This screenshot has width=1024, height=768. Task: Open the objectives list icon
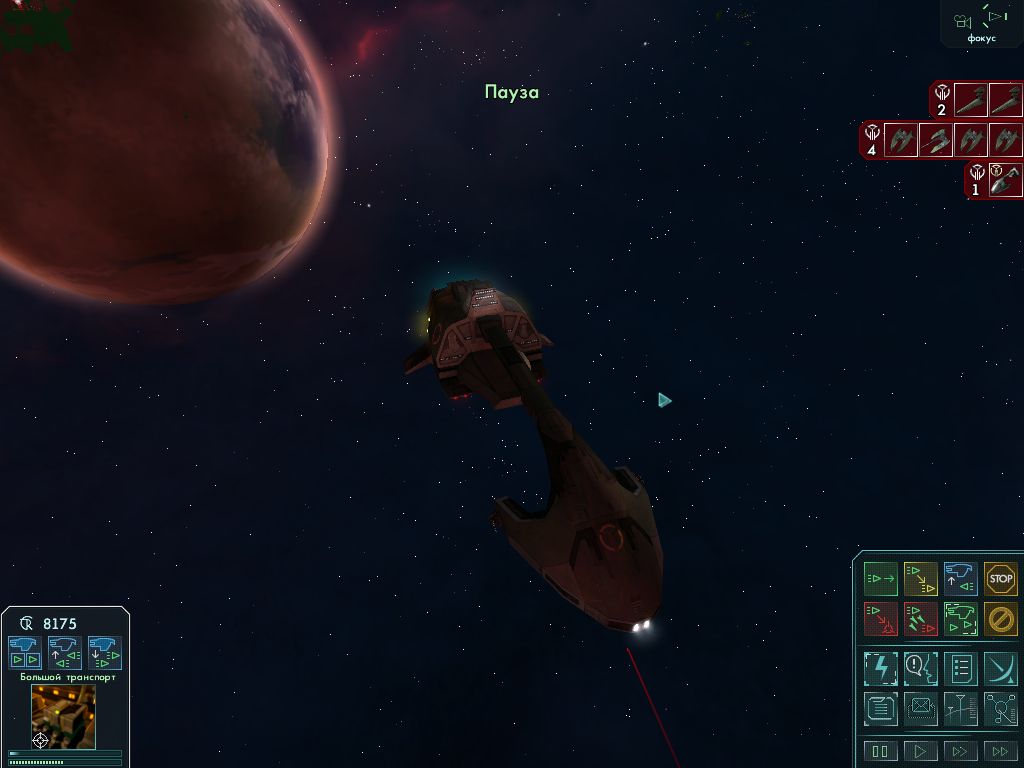[x=960, y=668]
